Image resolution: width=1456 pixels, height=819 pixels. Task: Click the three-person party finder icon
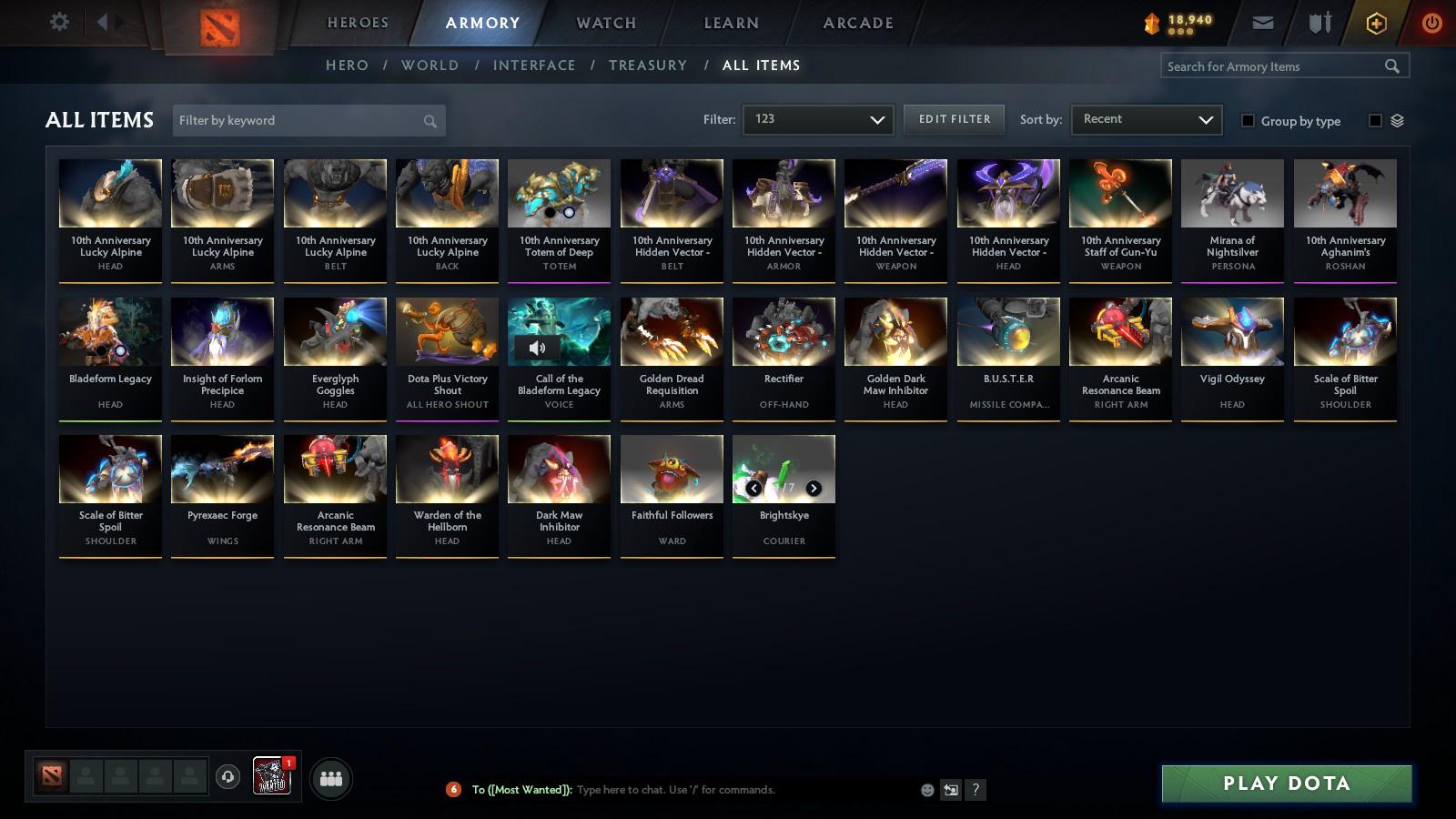(x=331, y=779)
